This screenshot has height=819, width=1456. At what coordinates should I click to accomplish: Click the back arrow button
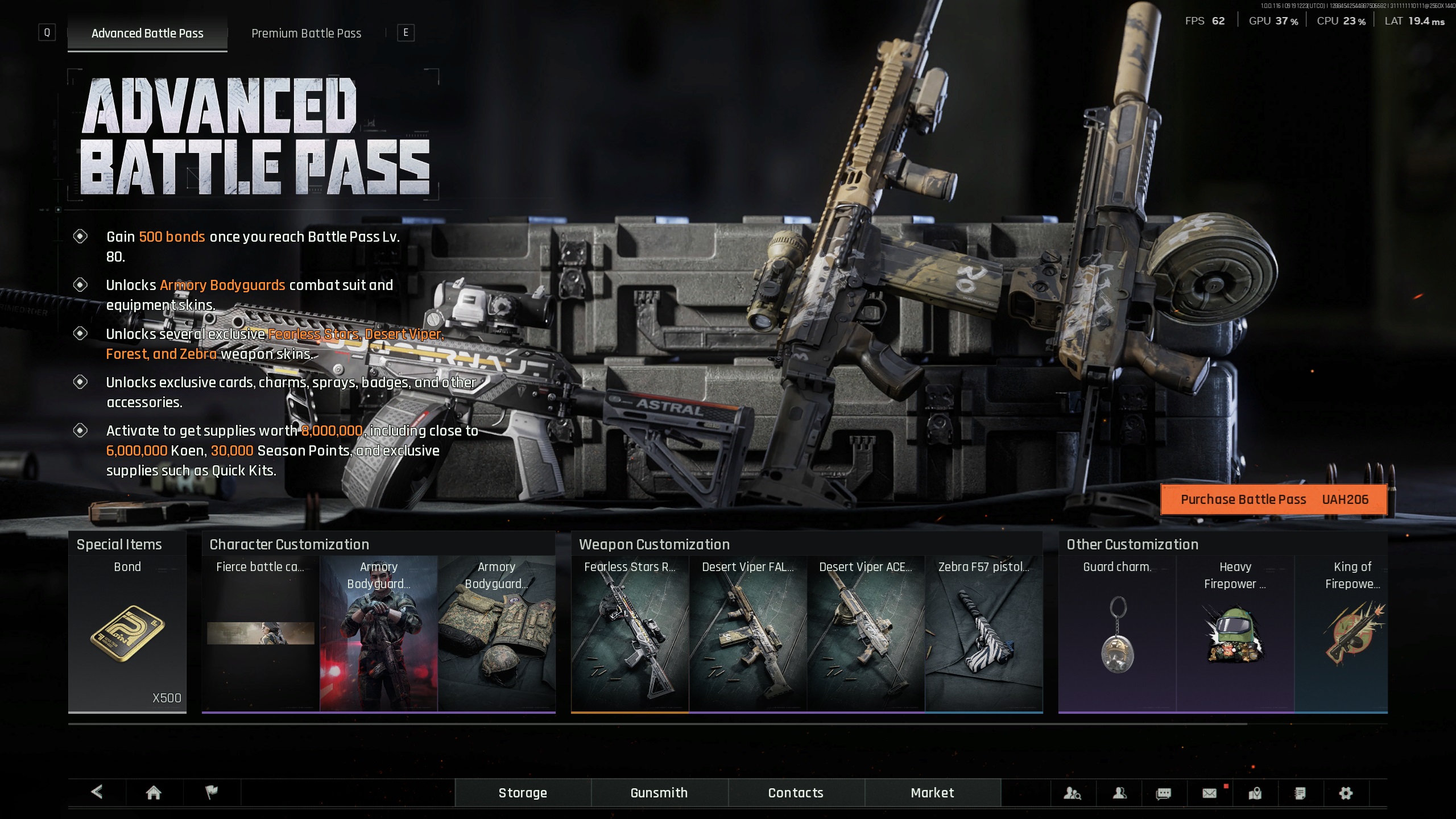pos(97,792)
